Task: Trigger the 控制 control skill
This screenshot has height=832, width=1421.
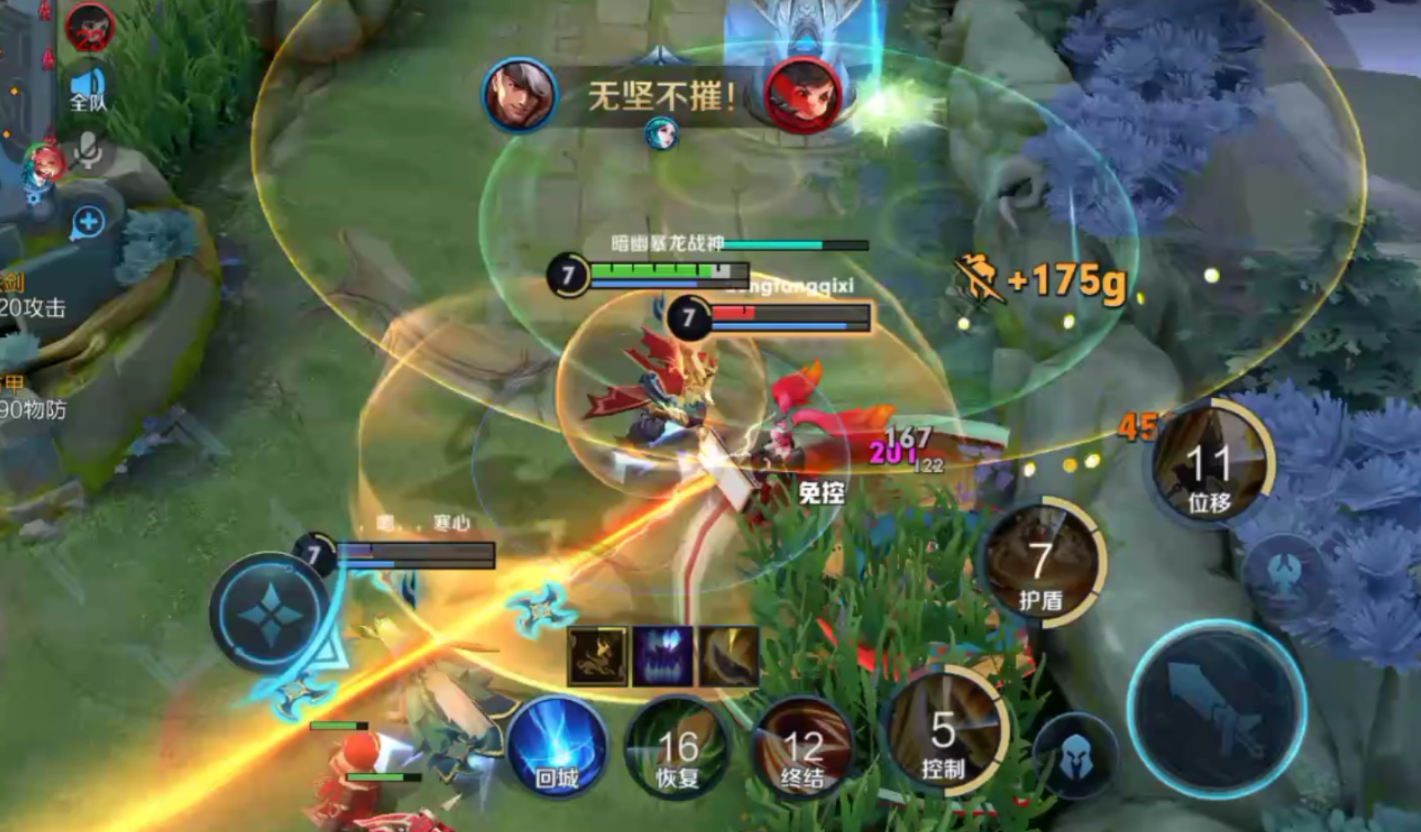Action: click(943, 732)
